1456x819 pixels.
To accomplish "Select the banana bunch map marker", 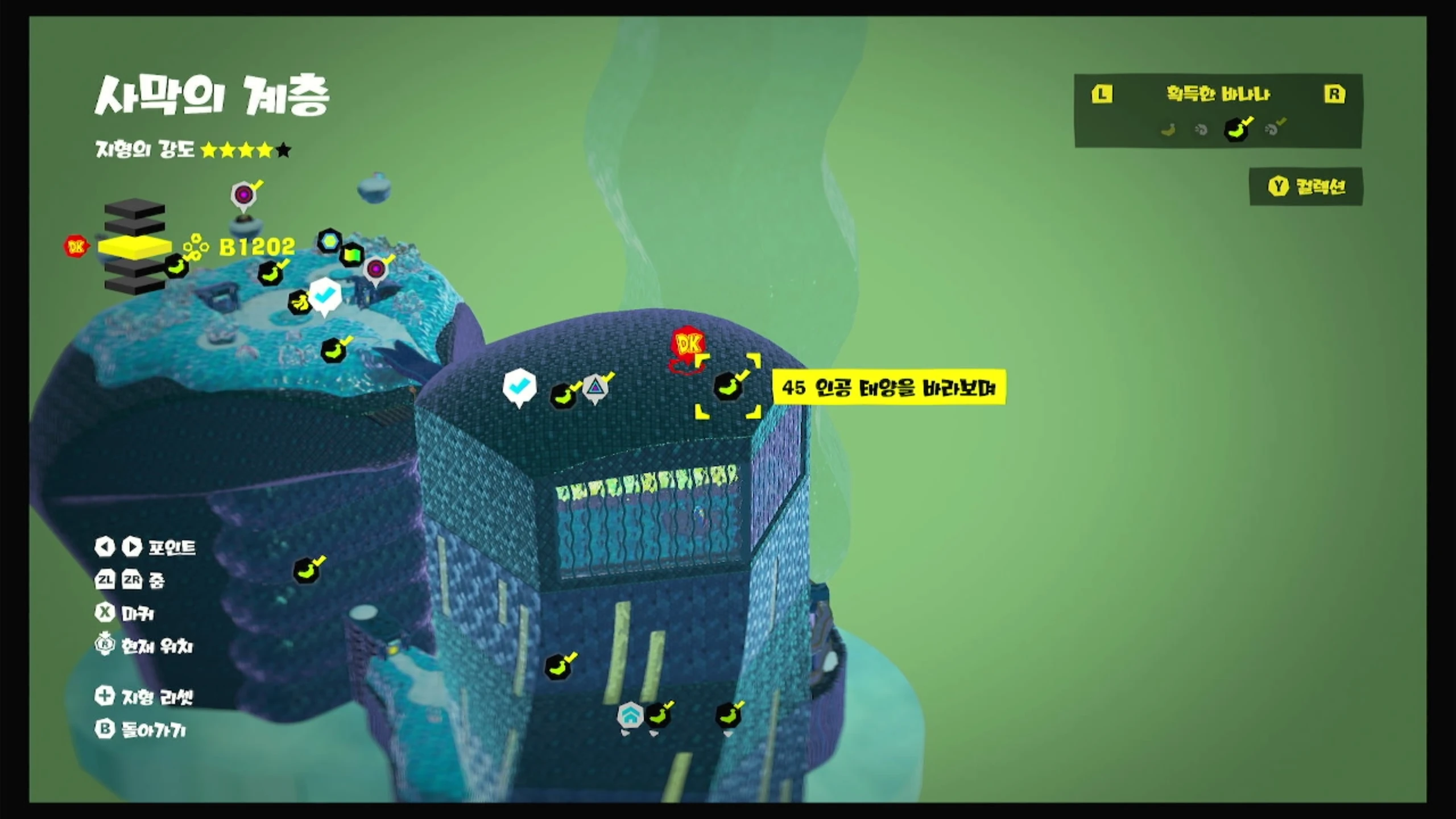I will (x=300, y=302).
